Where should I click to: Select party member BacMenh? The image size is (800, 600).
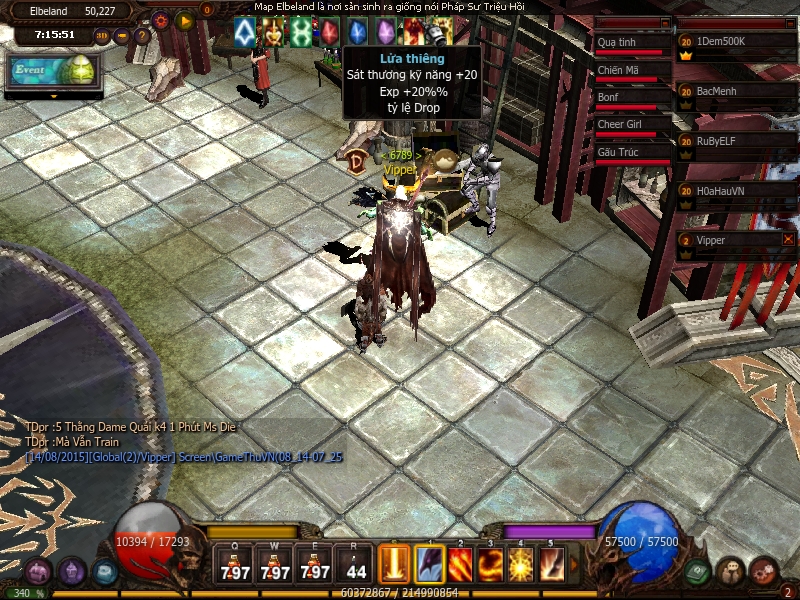pyautogui.click(x=735, y=92)
